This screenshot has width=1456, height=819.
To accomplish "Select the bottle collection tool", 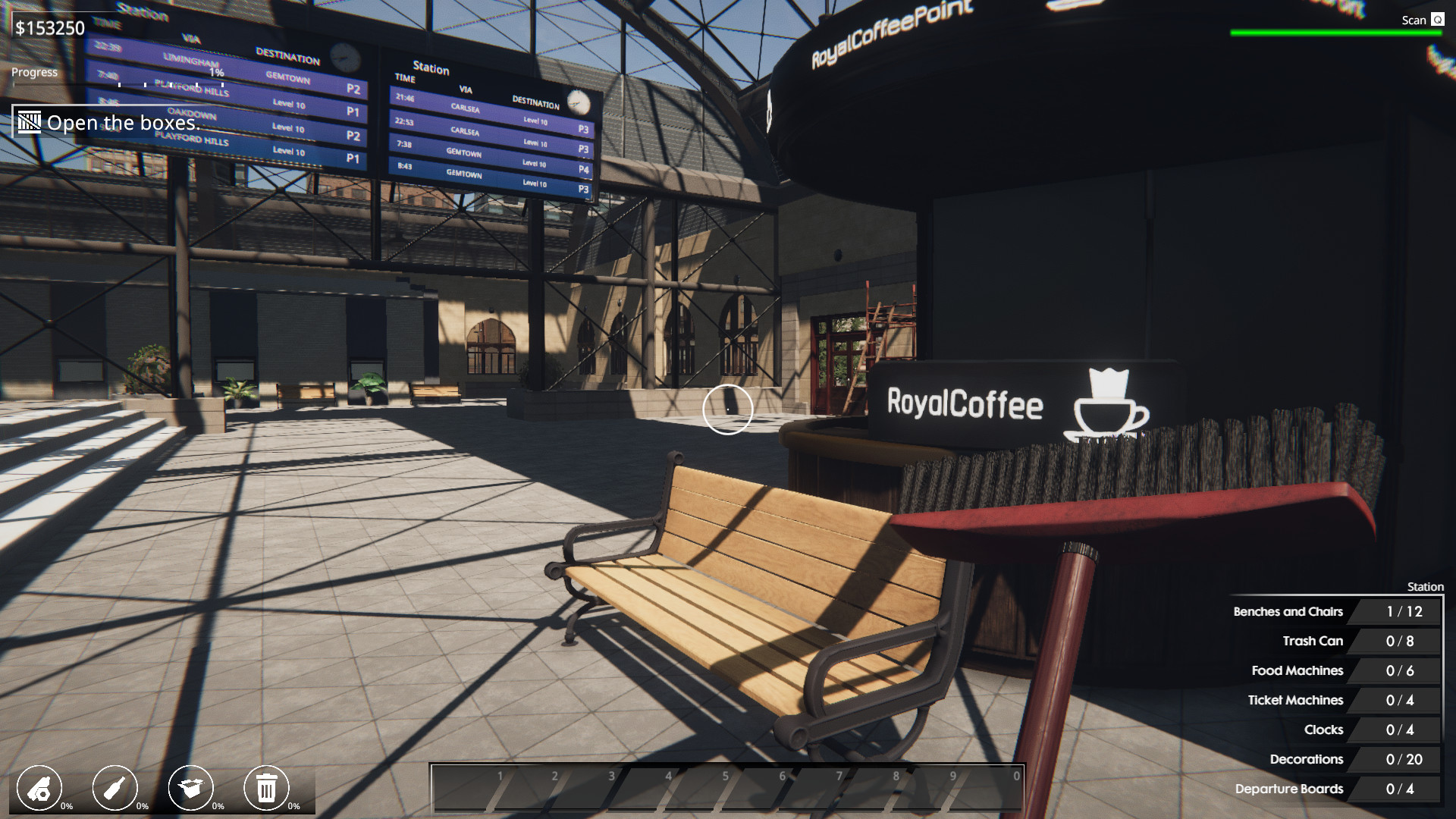I will click(x=115, y=788).
